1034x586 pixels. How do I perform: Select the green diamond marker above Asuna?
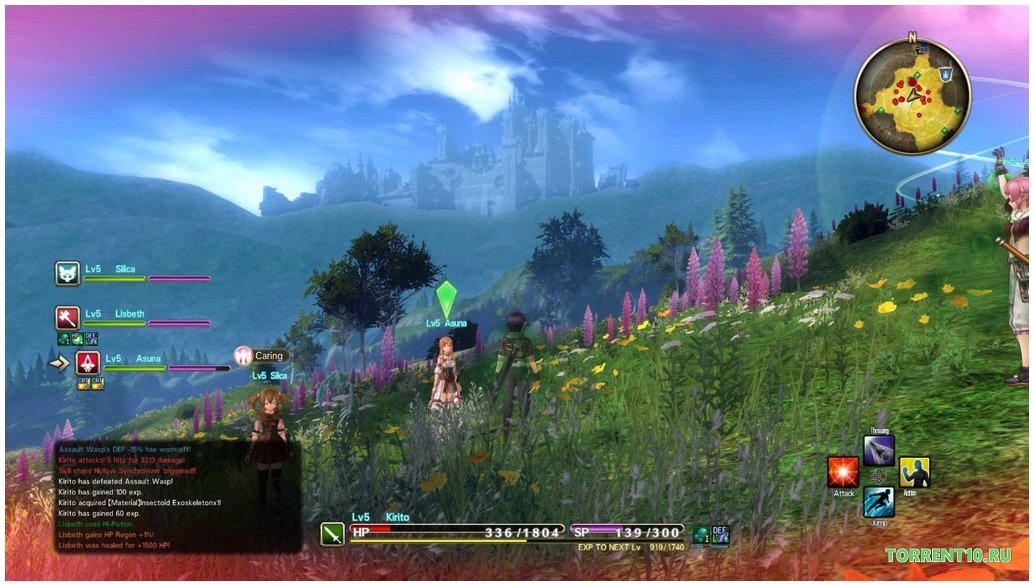tap(446, 299)
